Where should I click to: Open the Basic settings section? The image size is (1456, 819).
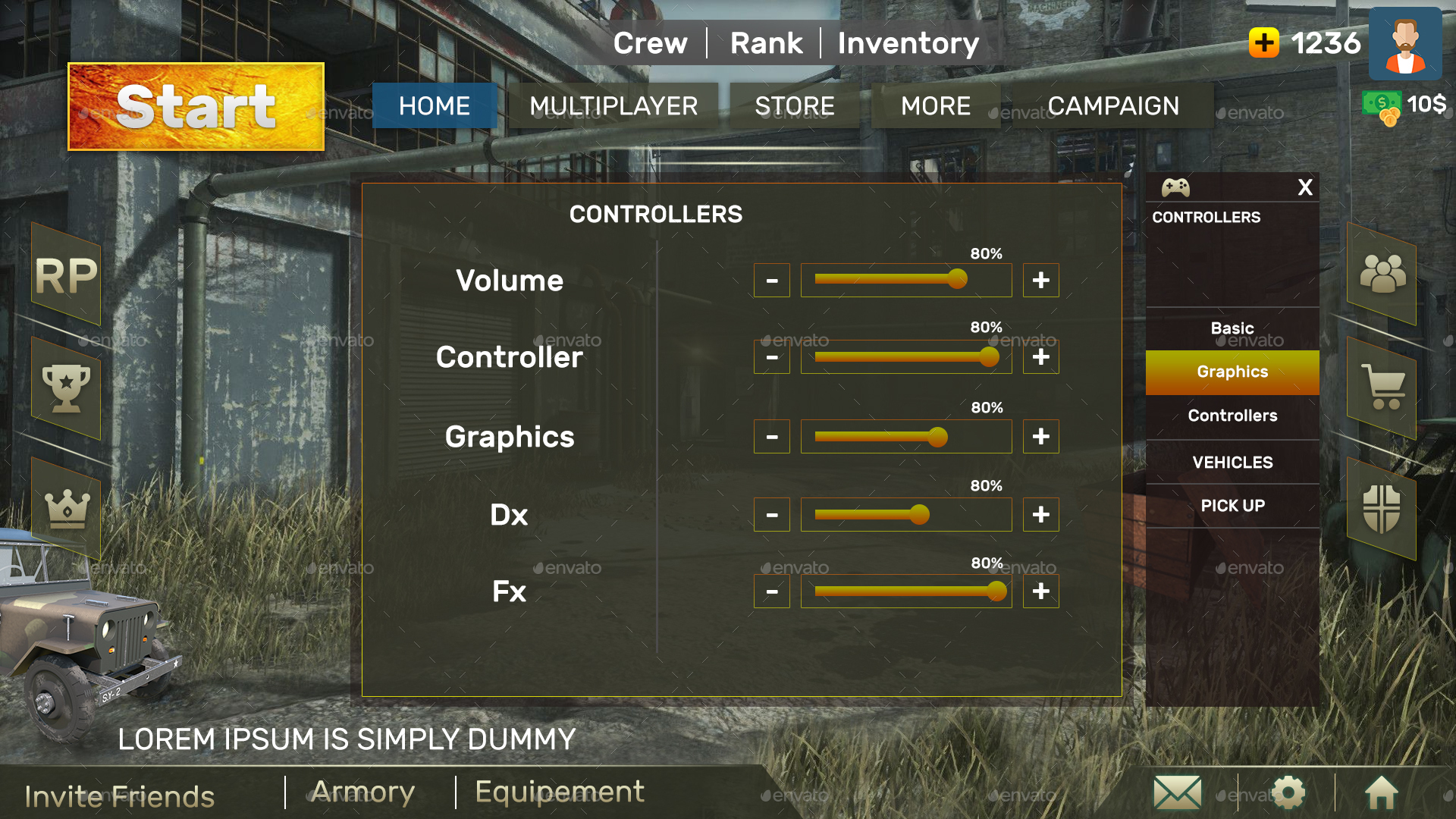[1232, 328]
